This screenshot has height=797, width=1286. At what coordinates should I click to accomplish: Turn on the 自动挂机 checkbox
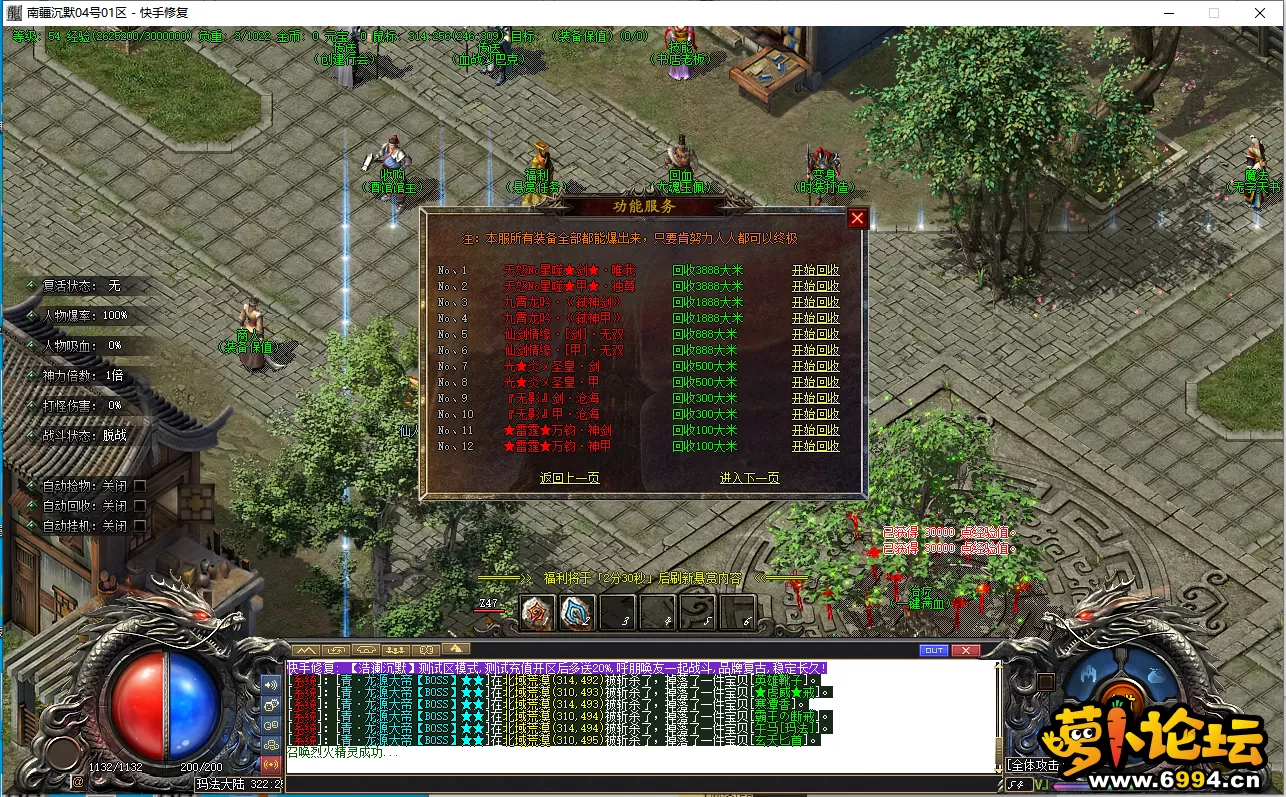click(140, 526)
